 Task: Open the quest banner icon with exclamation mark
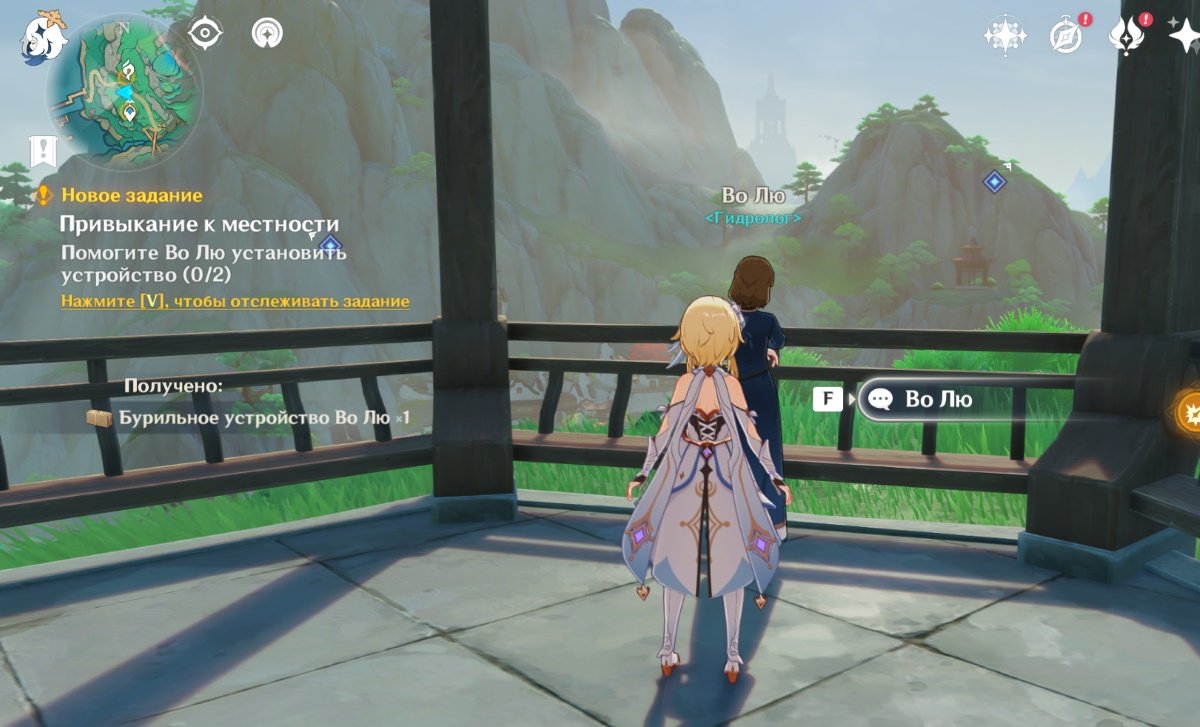[x=43, y=151]
